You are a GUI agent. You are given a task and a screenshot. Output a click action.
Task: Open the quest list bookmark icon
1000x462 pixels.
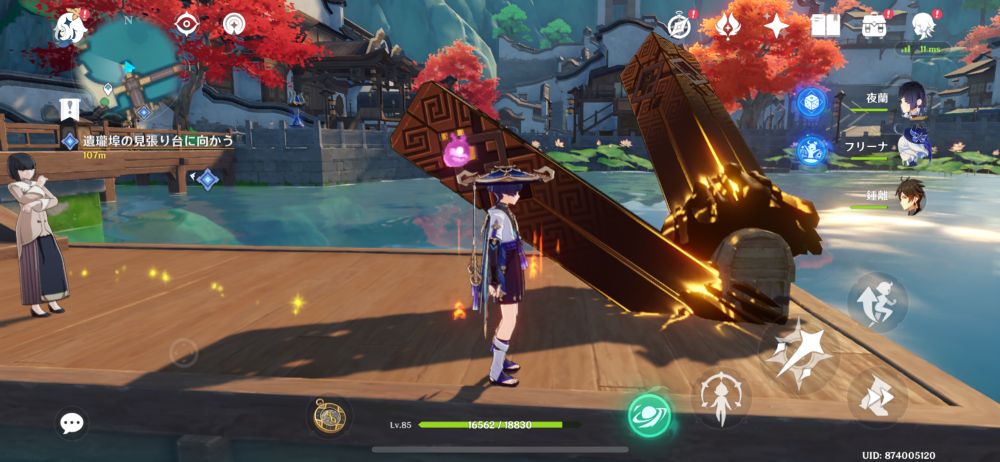(70, 107)
